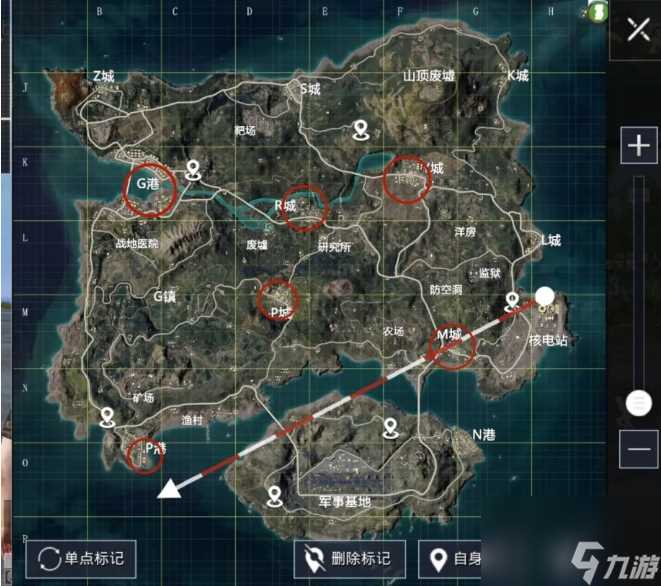Click the marker pin above 核电站
This screenshot has width=661, height=586.
(x=514, y=301)
